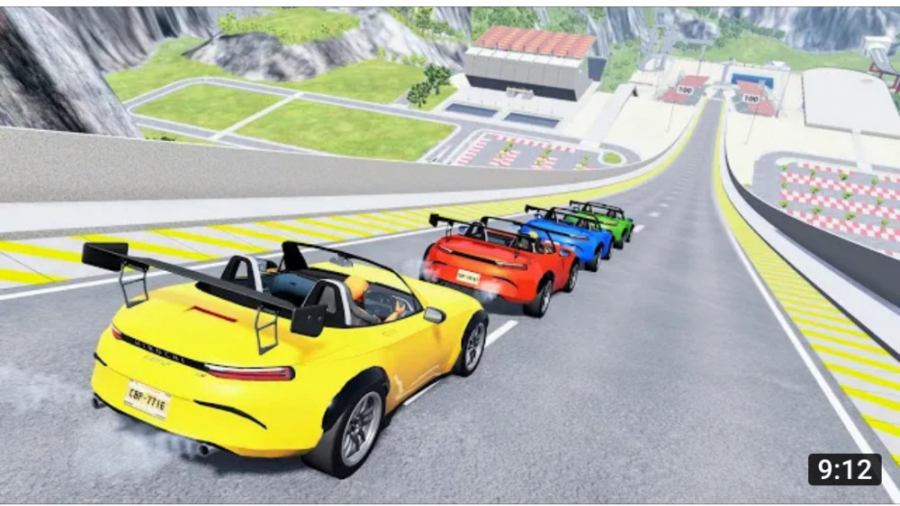Open the 9:12 car race video thumbnail

pyautogui.click(x=450, y=253)
